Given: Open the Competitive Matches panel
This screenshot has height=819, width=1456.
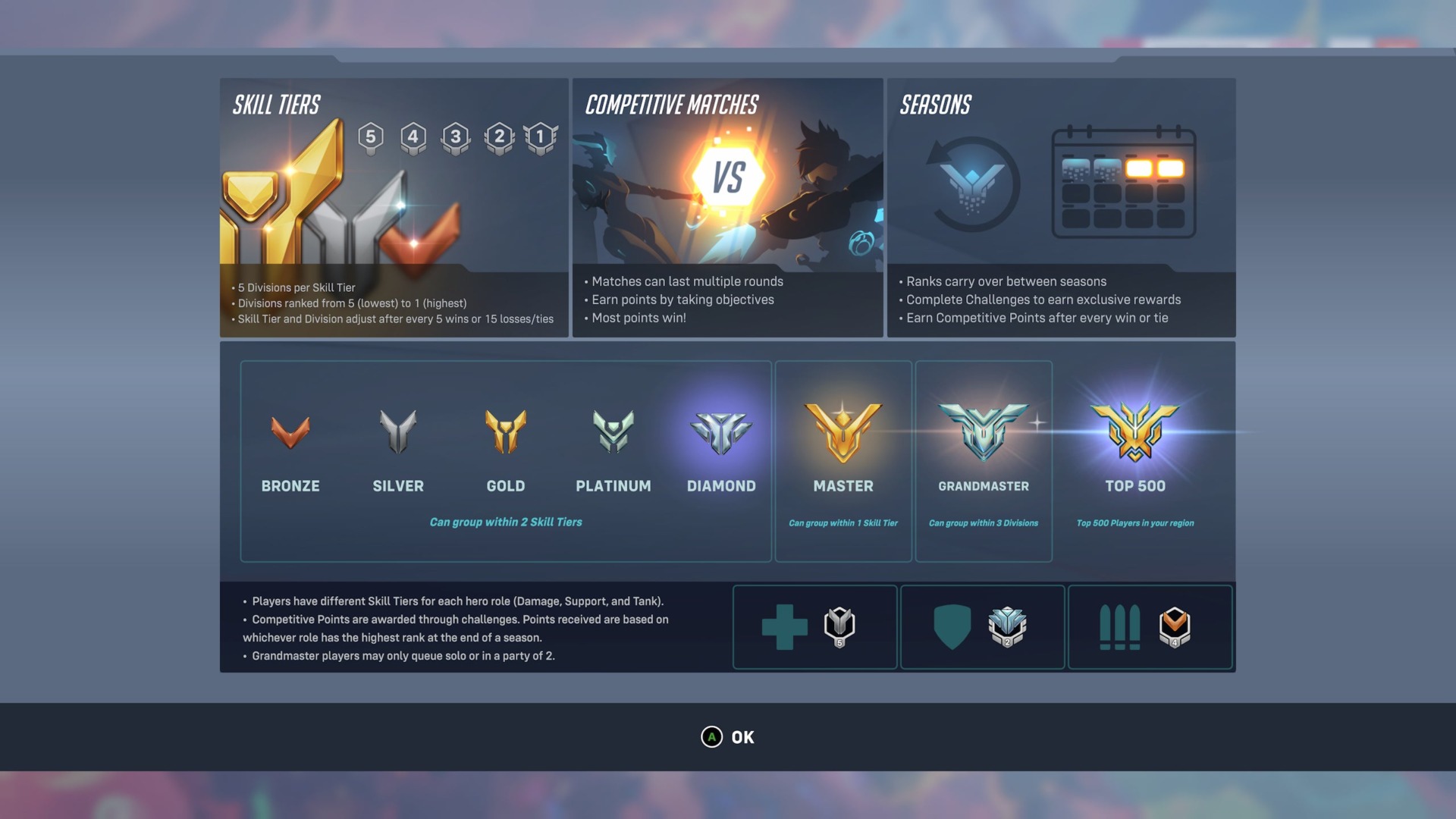Looking at the screenshot, I should (x=726, y=209).
